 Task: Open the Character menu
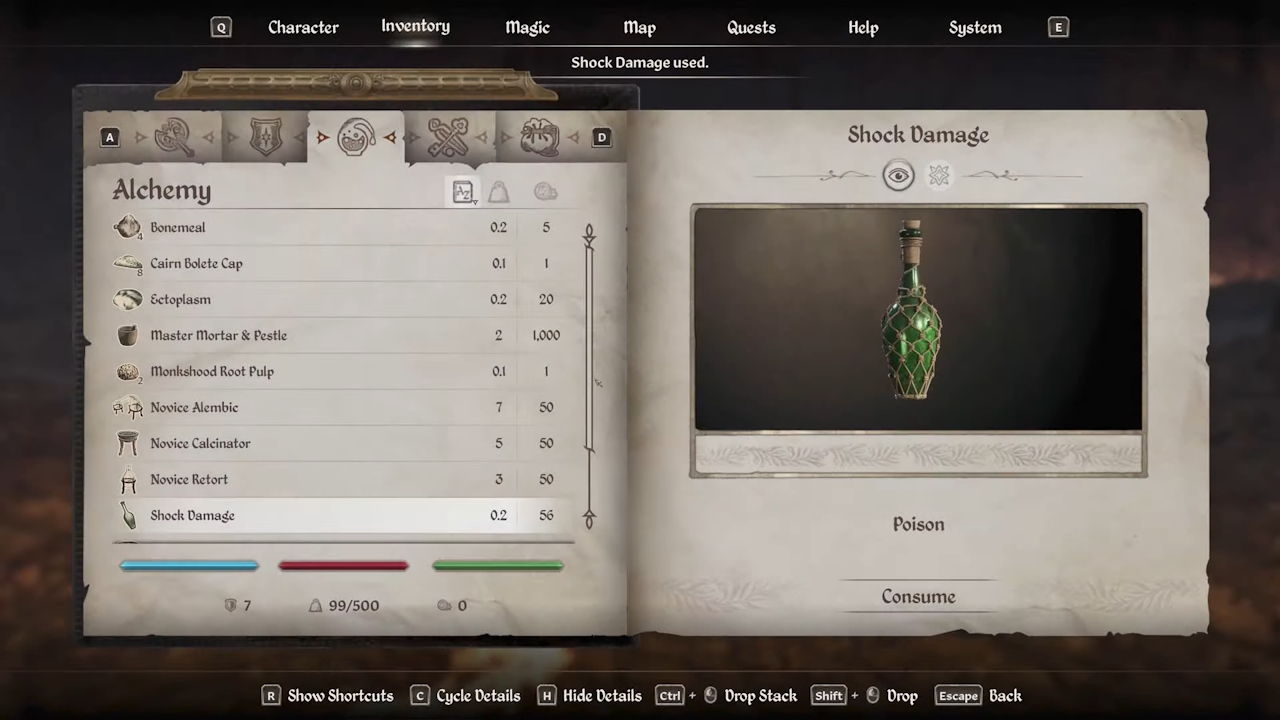click(x=303, y=27)
